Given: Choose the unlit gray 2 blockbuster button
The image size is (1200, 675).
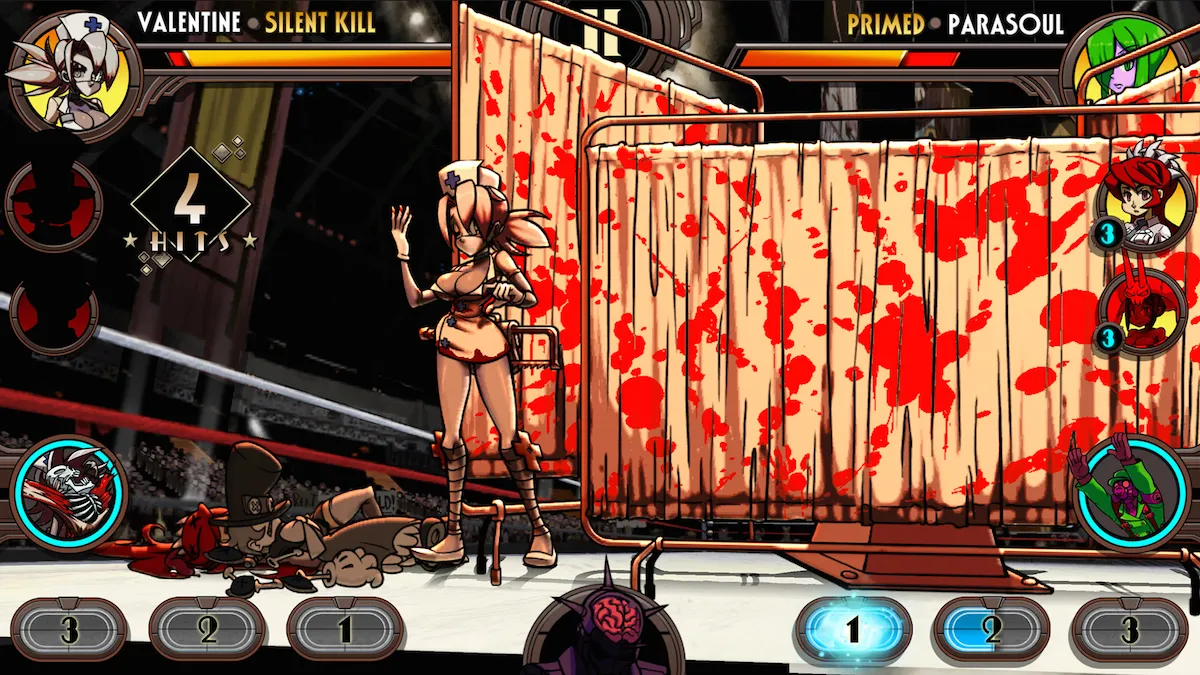Looking at the screenshot, I should (207, 631).
